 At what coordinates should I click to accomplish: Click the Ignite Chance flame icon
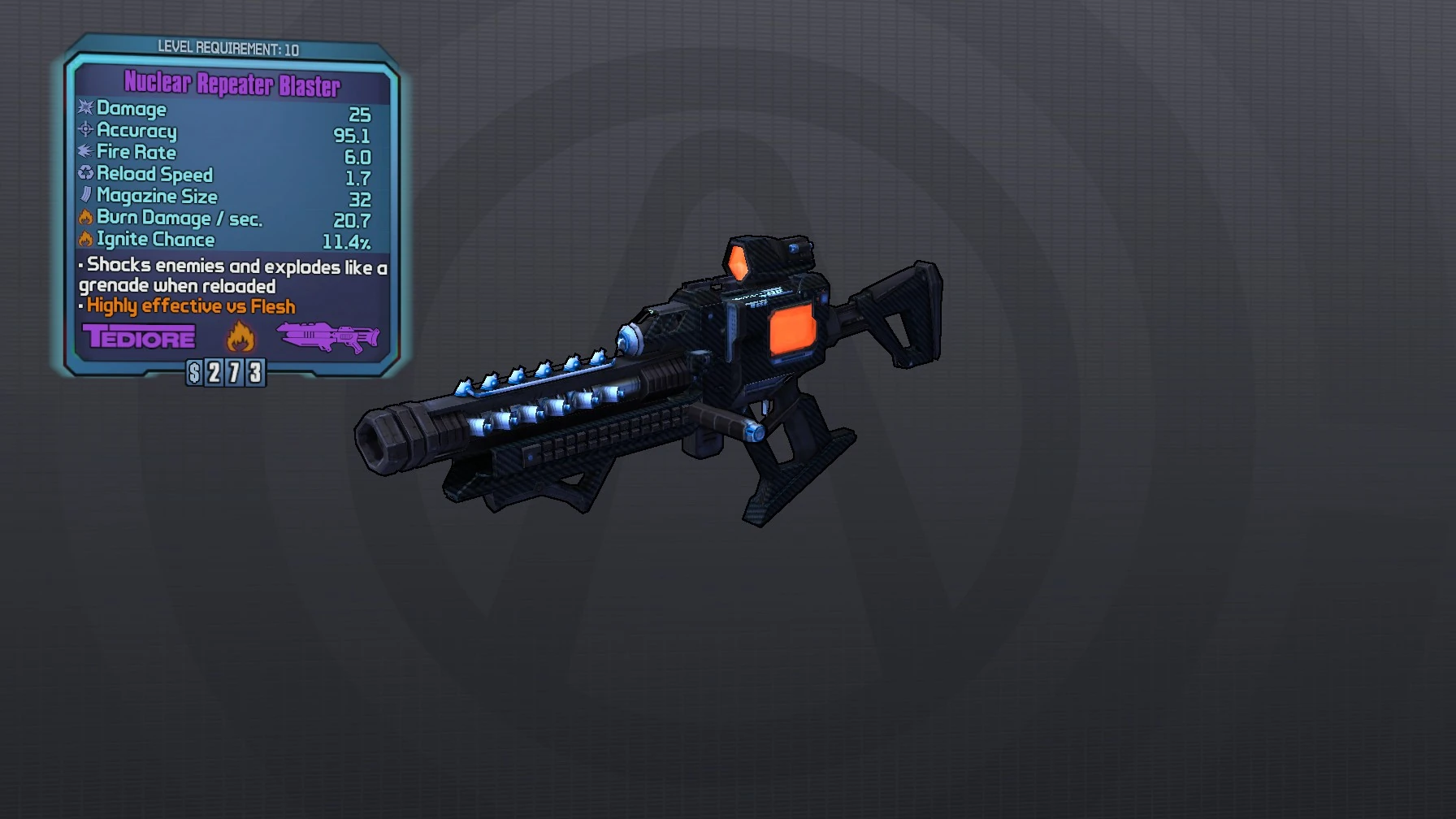pyautogui.click(x=84, y=239)
